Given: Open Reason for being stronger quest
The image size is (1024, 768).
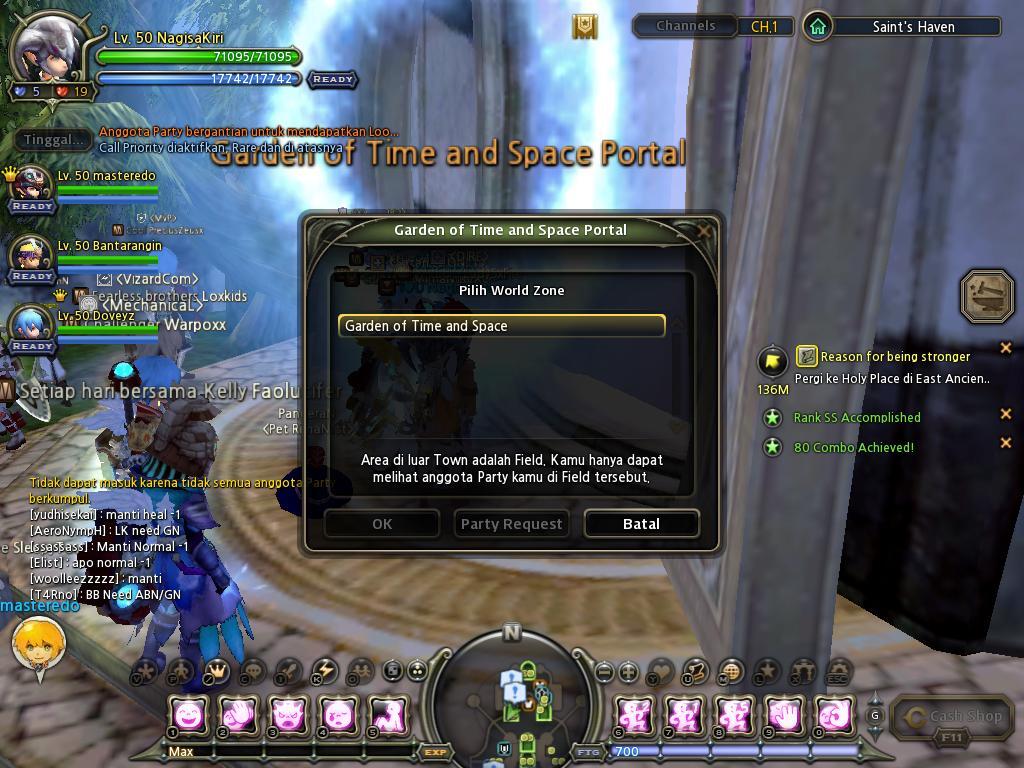Looking at the screenshot, I should pyautogui.click(x=895, y=357).
